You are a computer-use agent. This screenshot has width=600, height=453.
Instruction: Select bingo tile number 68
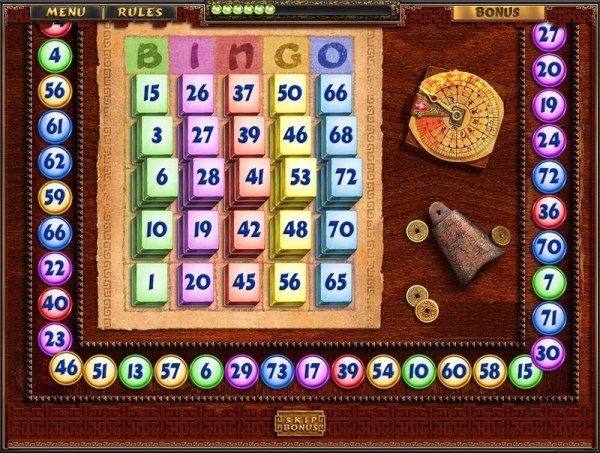[341, 135]
